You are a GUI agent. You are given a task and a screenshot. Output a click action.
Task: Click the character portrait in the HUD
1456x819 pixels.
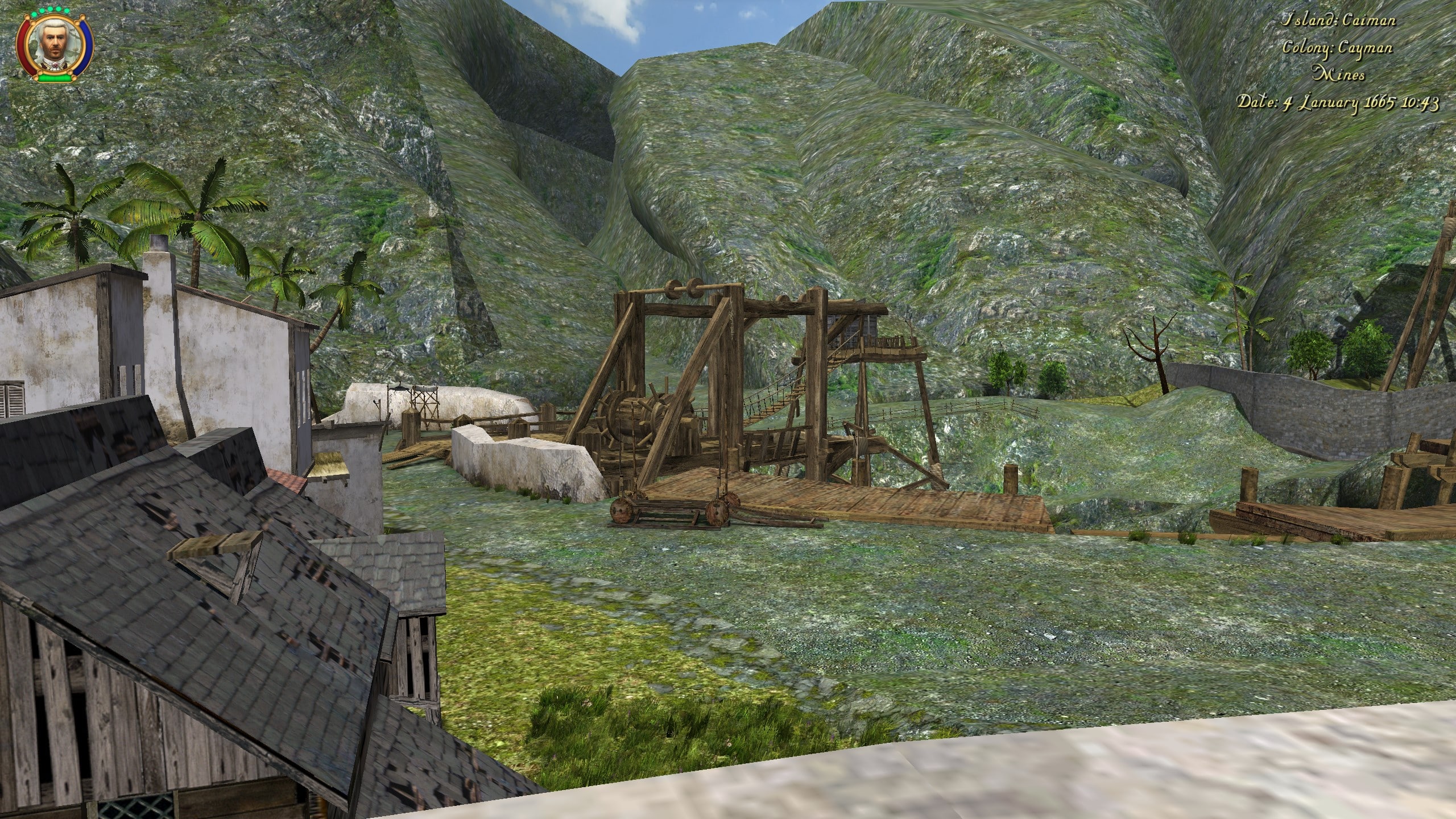click(x=55, y=44)
